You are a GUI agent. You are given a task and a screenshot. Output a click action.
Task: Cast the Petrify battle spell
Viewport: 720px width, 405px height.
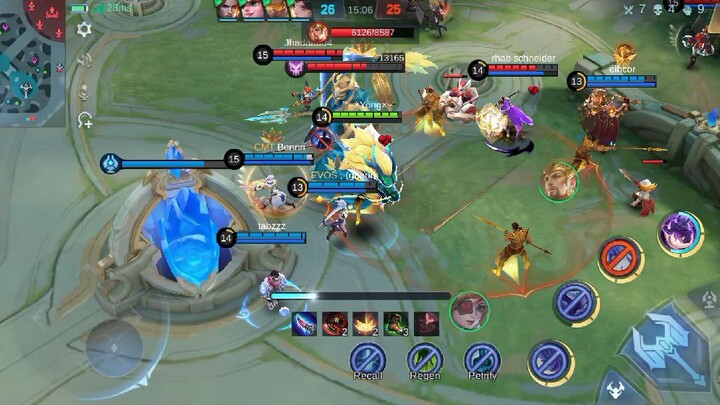pyautogui.click(x=482, y=358)
